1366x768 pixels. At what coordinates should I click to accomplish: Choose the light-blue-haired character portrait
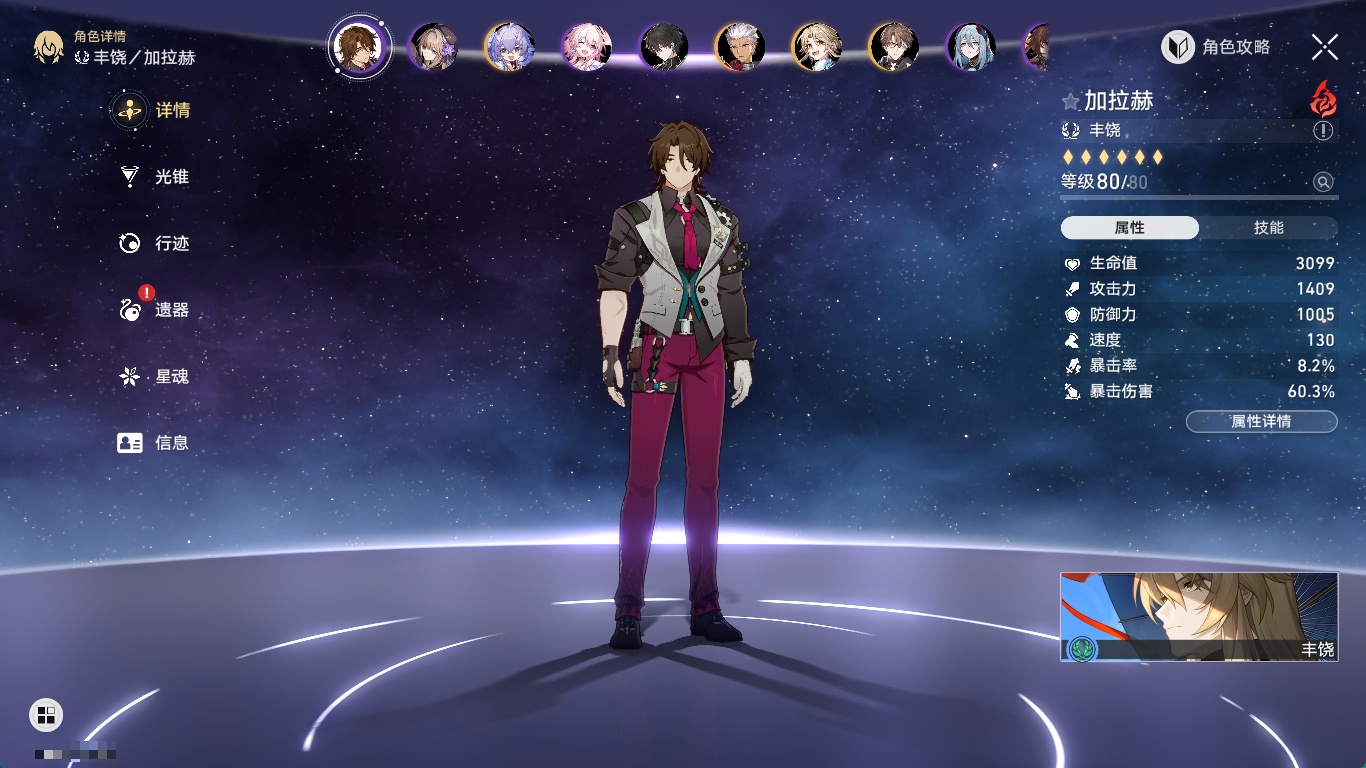(x=971, y=47)
